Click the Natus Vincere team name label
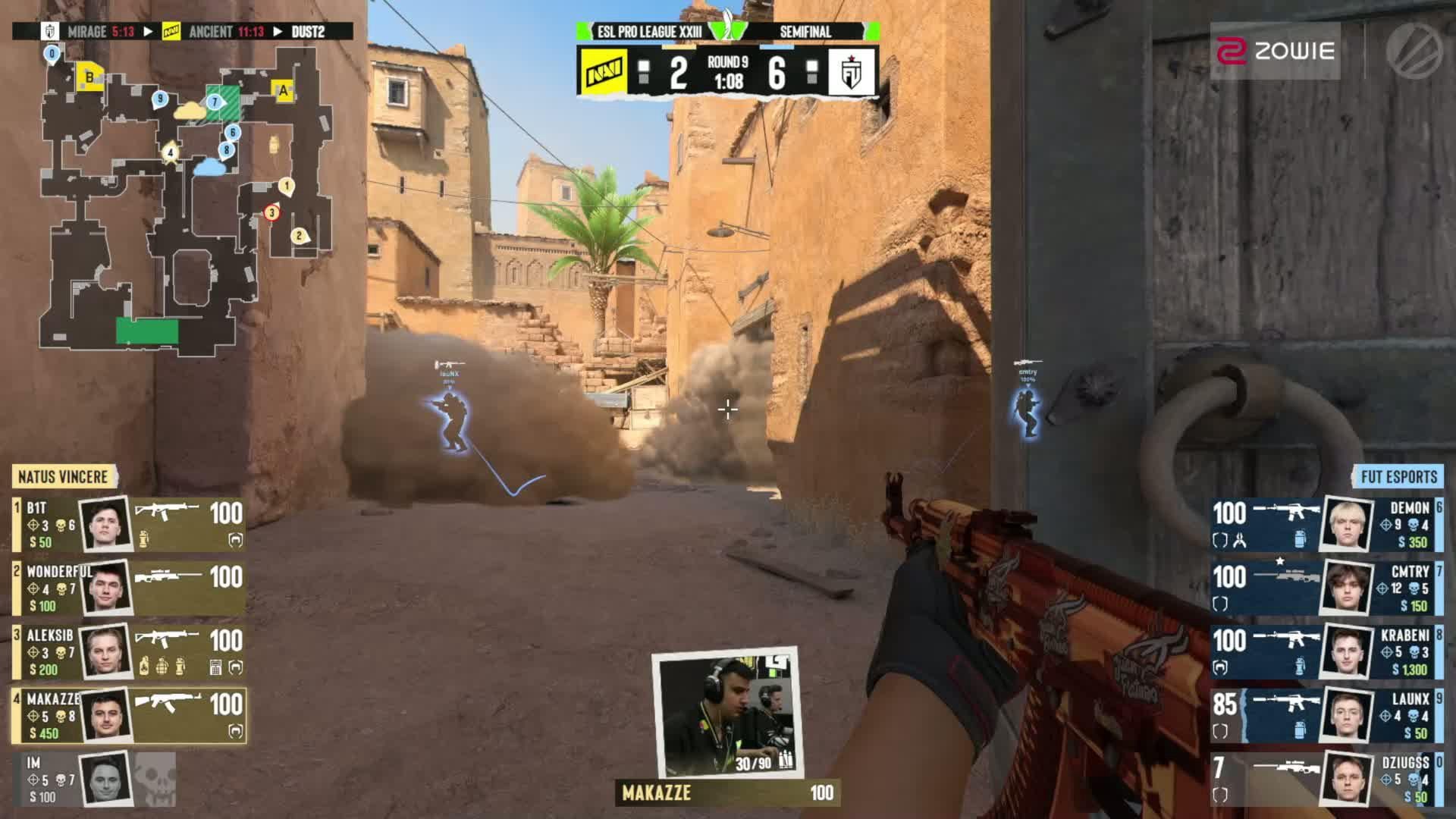Screen dimensions: 1456x819 63,477
